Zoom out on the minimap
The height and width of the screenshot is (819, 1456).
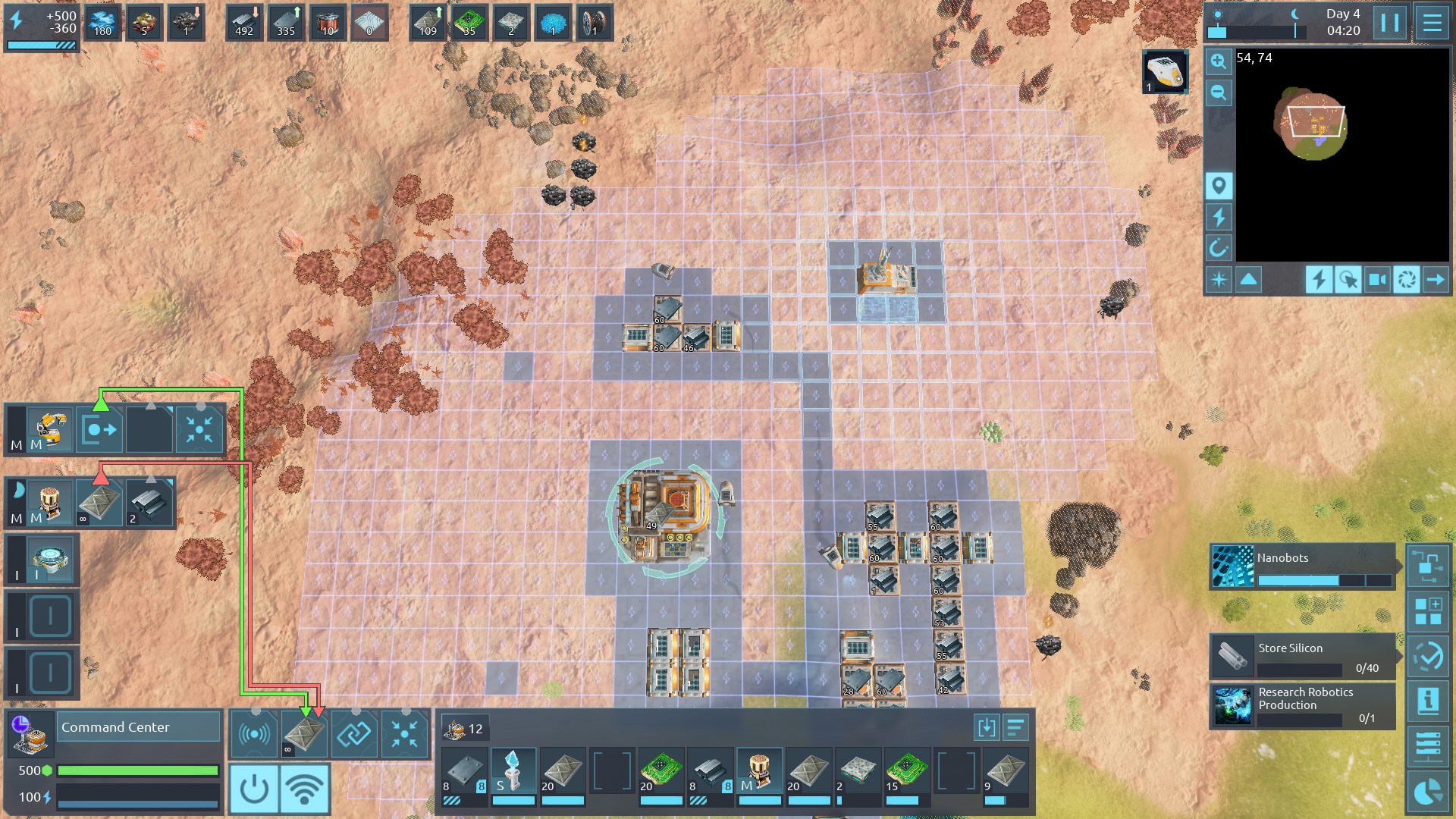click(1219, 93)
